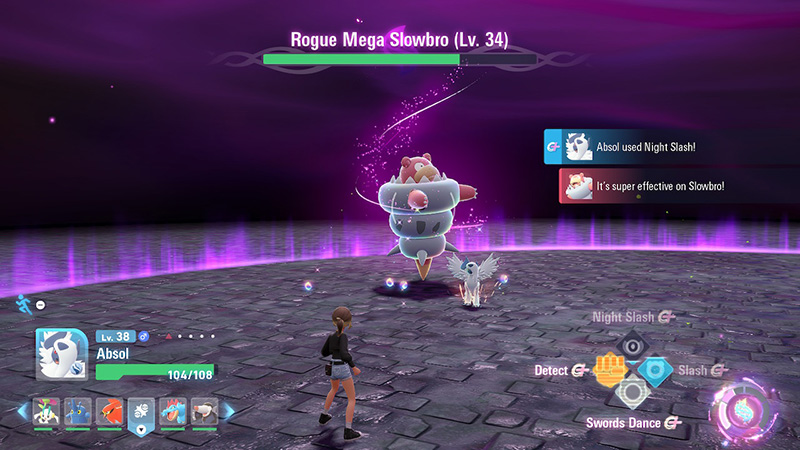Activate the Detect move
The width and height of the screenshot is (800, 450).
click(608, 371)
